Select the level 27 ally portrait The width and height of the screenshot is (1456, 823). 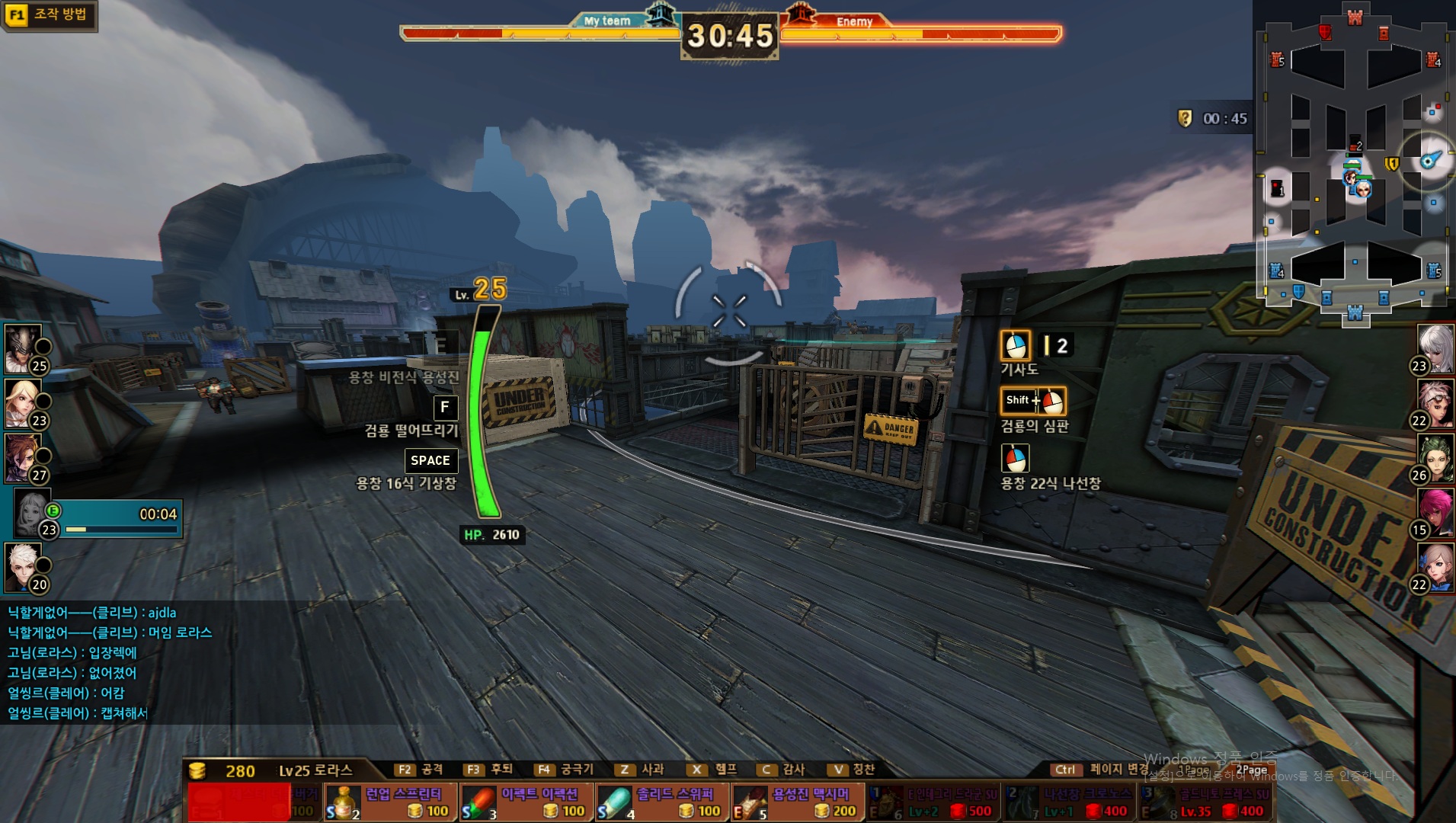click(x=23, y=457)
